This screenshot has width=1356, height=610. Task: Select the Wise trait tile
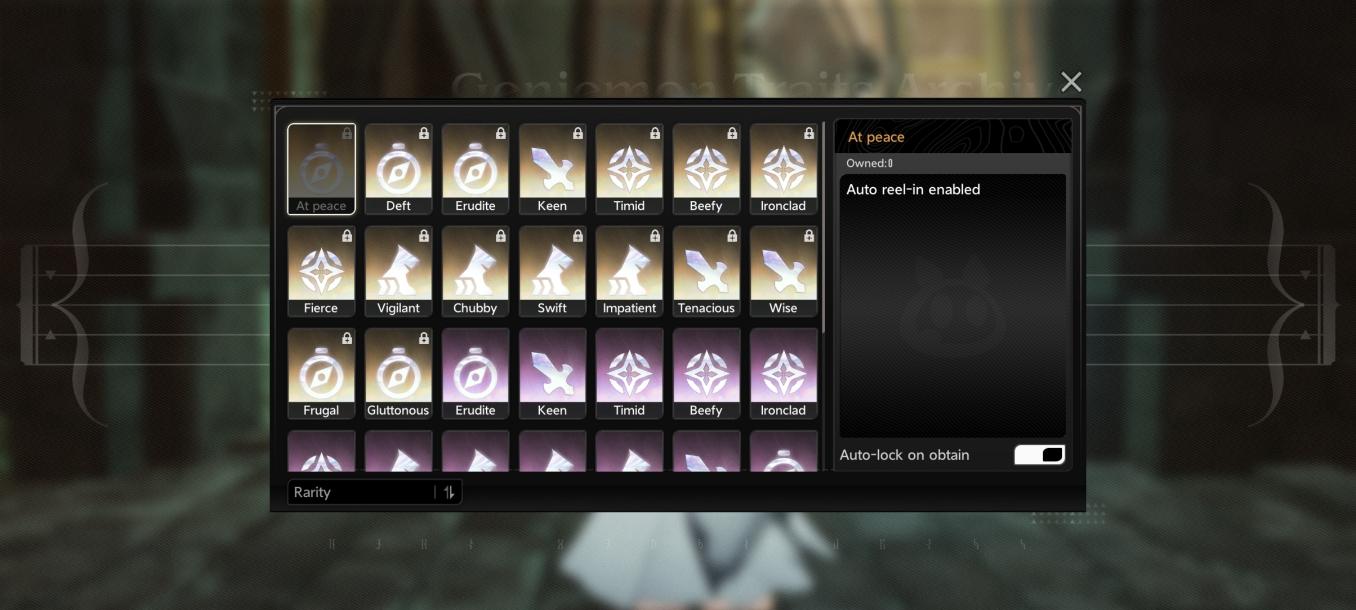pyautogui.click(x=783, y=270)
